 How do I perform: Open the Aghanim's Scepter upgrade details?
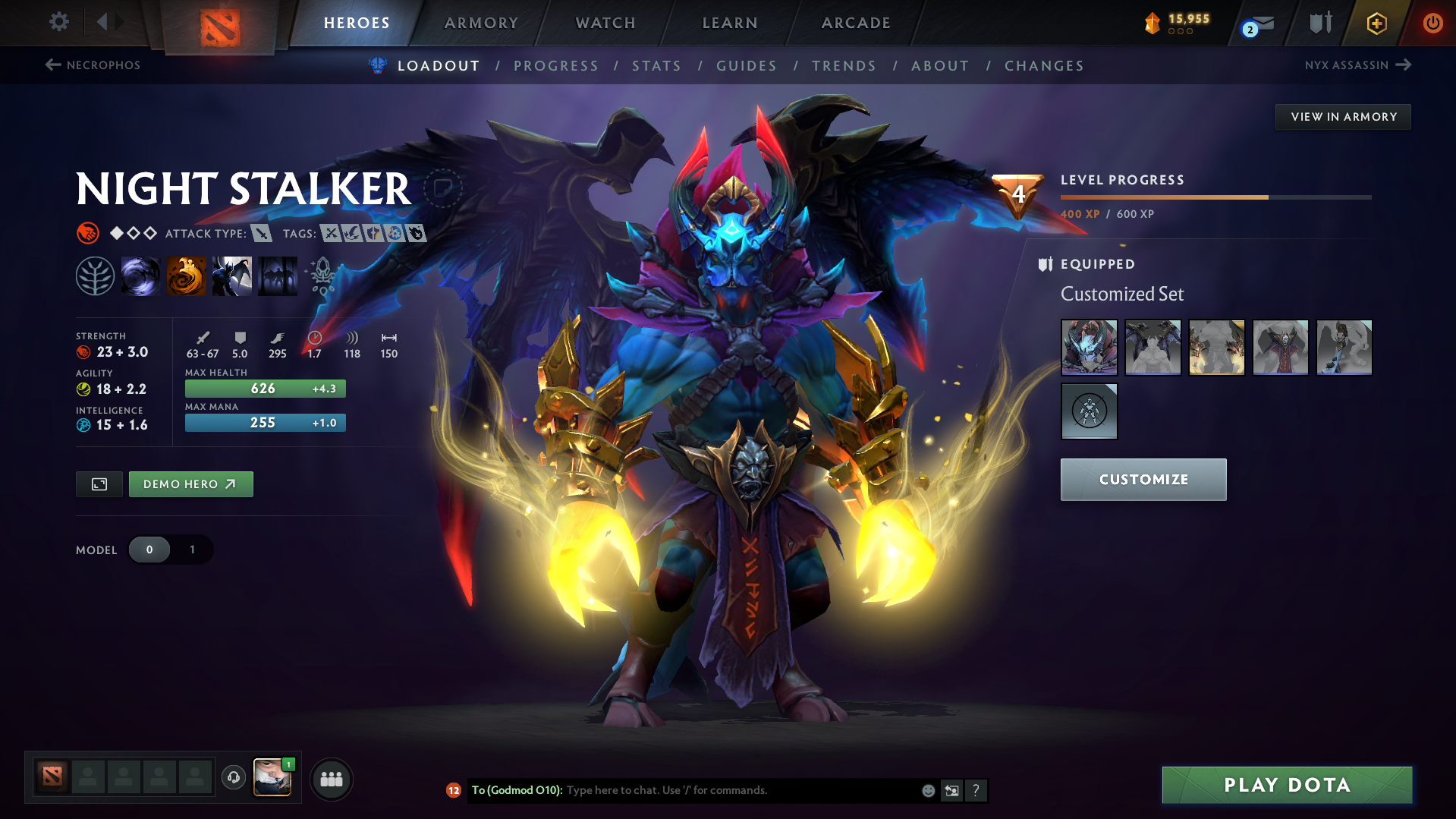(321, 276)
